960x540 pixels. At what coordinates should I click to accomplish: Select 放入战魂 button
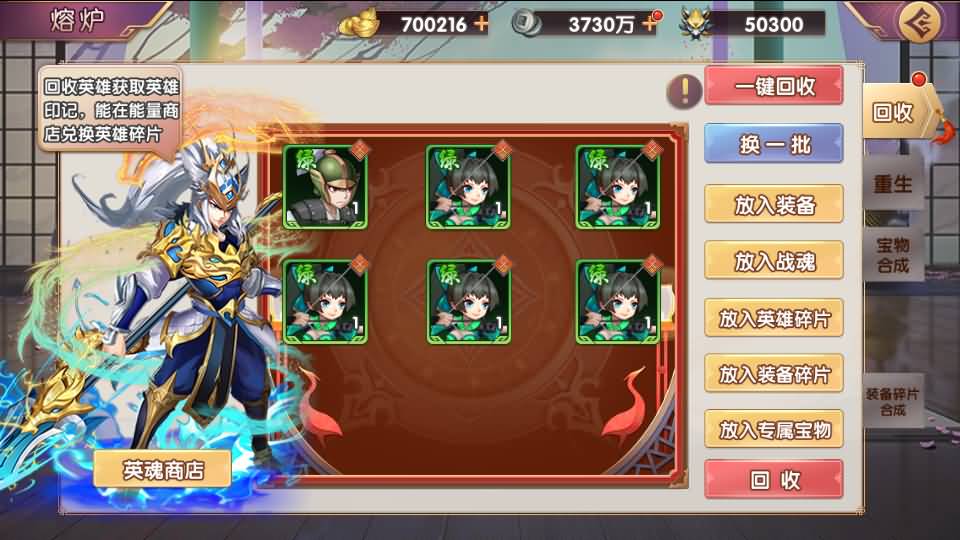click(774, 261)
